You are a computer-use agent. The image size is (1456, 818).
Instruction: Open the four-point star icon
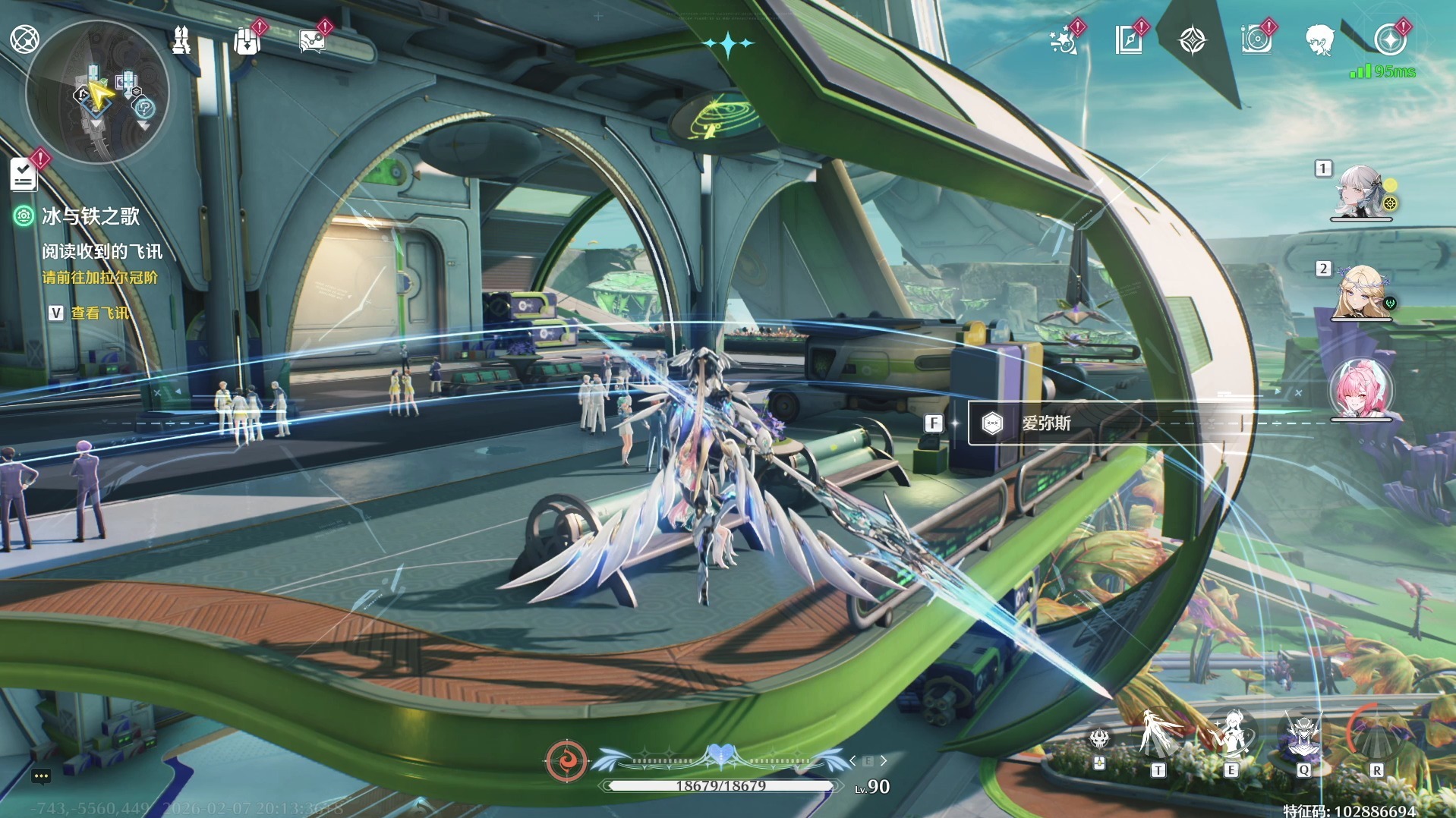(1192, 40)
